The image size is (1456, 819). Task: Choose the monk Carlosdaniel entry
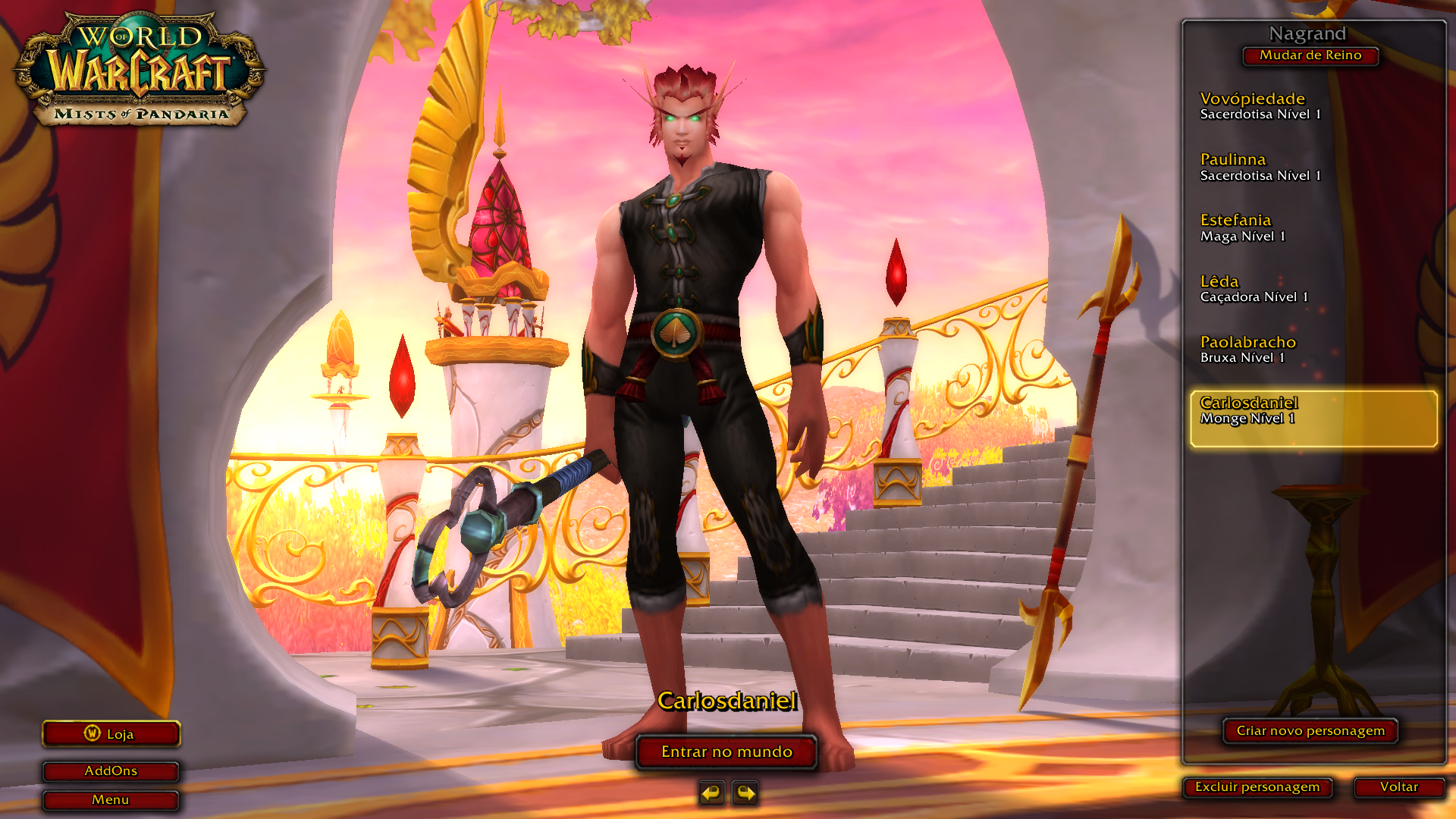coord(1313,418)
